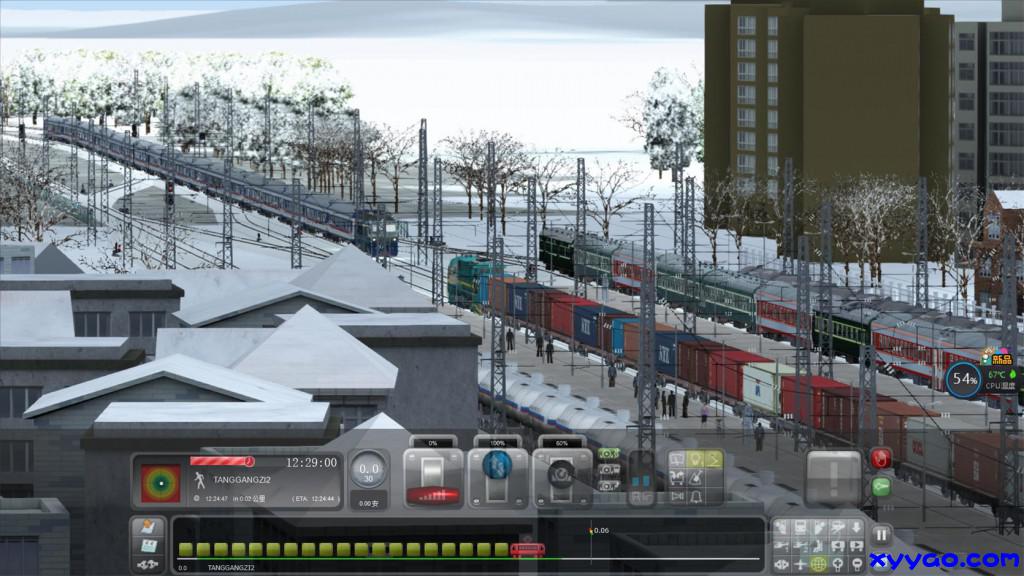This screenshot has width=1024, height=576.
Task: Click the red-green signal target indicator
Action: point(160,481)
